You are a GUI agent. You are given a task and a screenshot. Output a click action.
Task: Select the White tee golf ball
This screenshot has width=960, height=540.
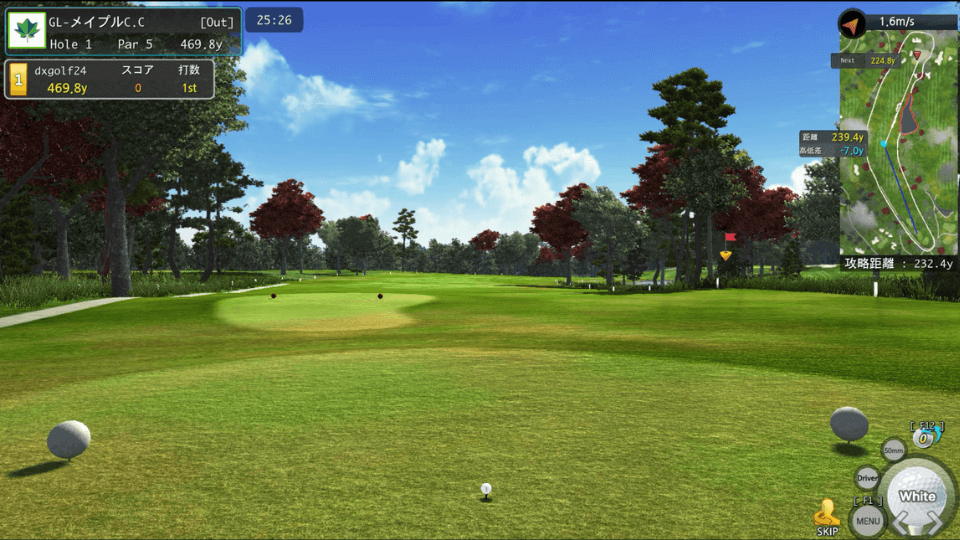tap(917, 494)
